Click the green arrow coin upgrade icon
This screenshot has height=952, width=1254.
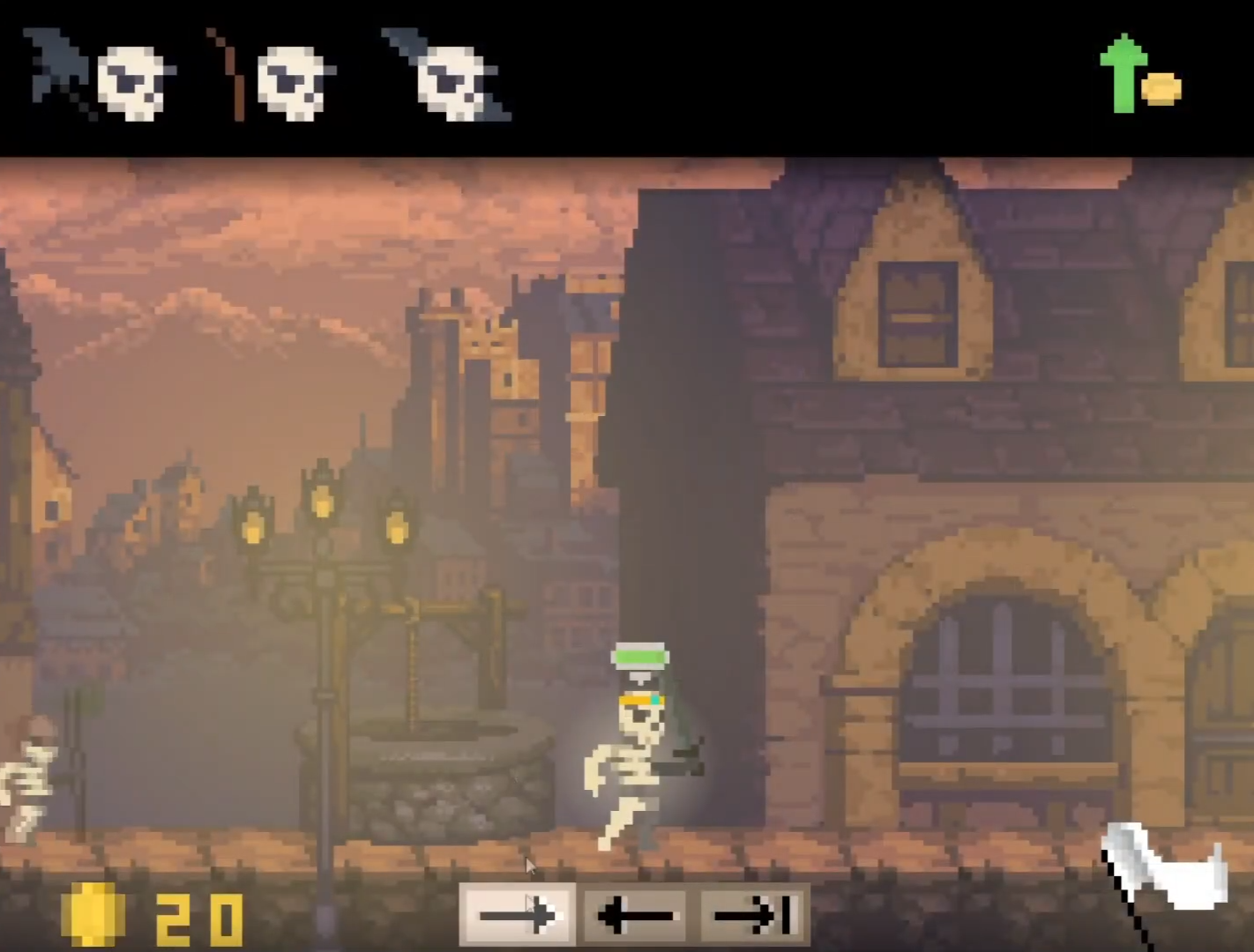tap(1138, 76)
